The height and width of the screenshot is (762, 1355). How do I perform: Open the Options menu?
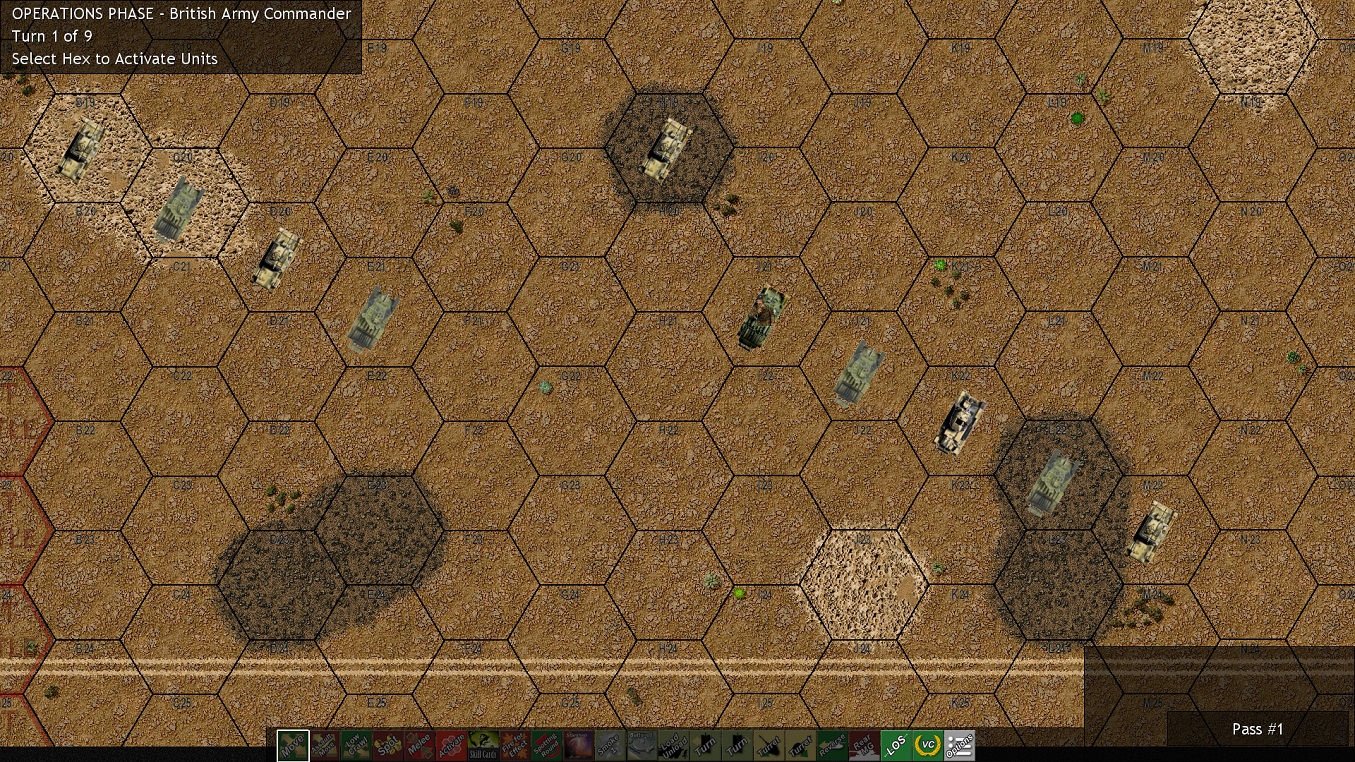coord(958,746)
